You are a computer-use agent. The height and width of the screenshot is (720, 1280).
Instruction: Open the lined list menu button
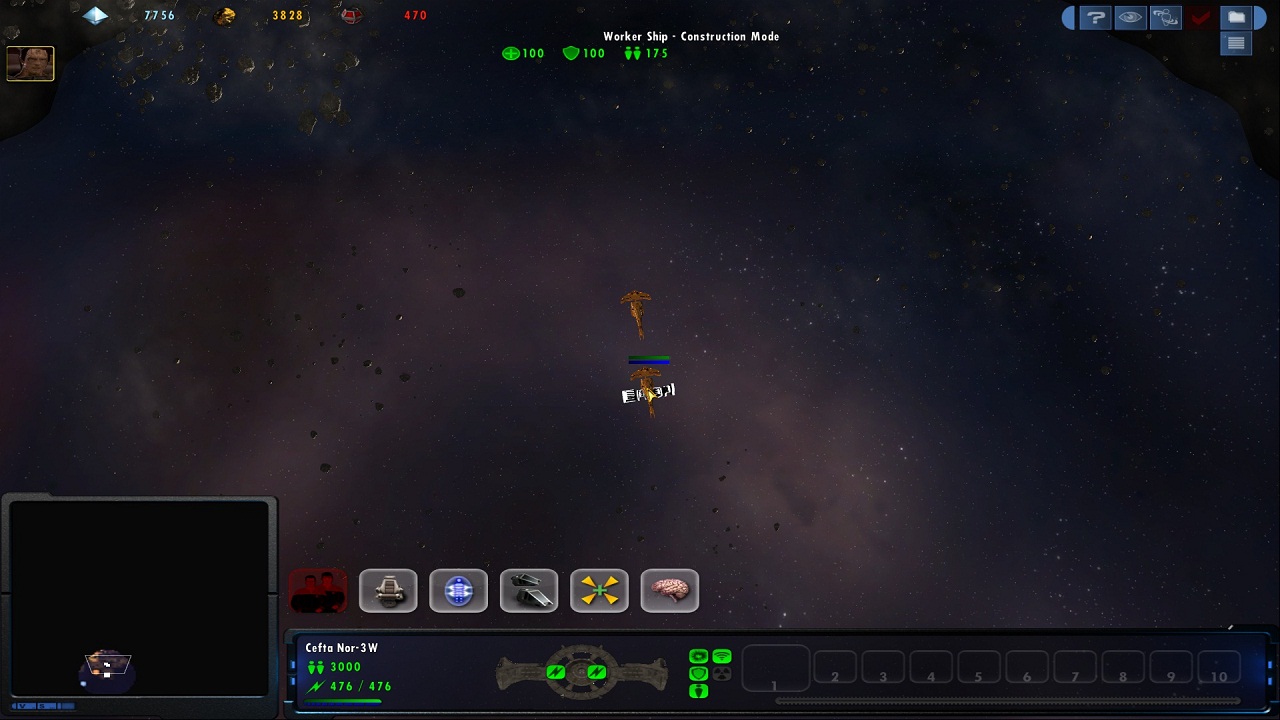(1236, 43)
